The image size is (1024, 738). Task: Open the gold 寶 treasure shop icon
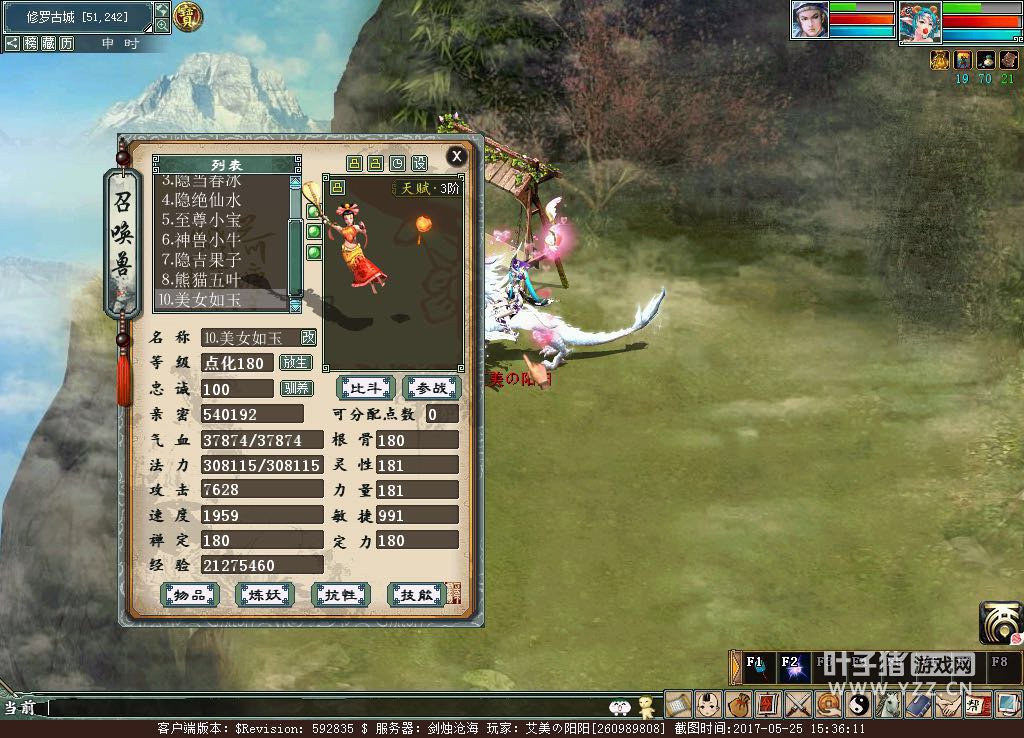coord(188,16)
